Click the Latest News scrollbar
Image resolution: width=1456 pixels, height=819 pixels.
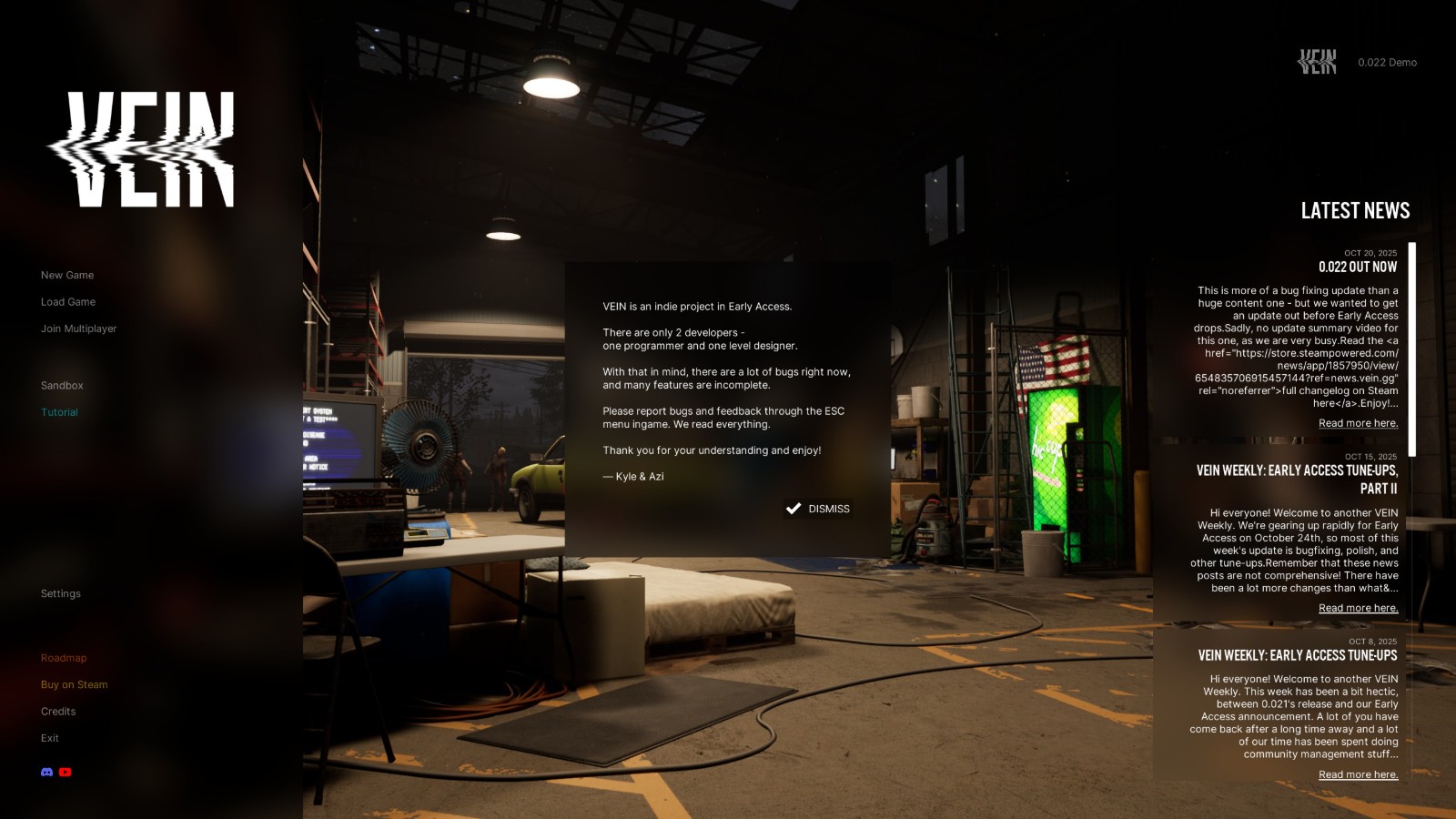pyautogui.click(x=1411, y=349)
